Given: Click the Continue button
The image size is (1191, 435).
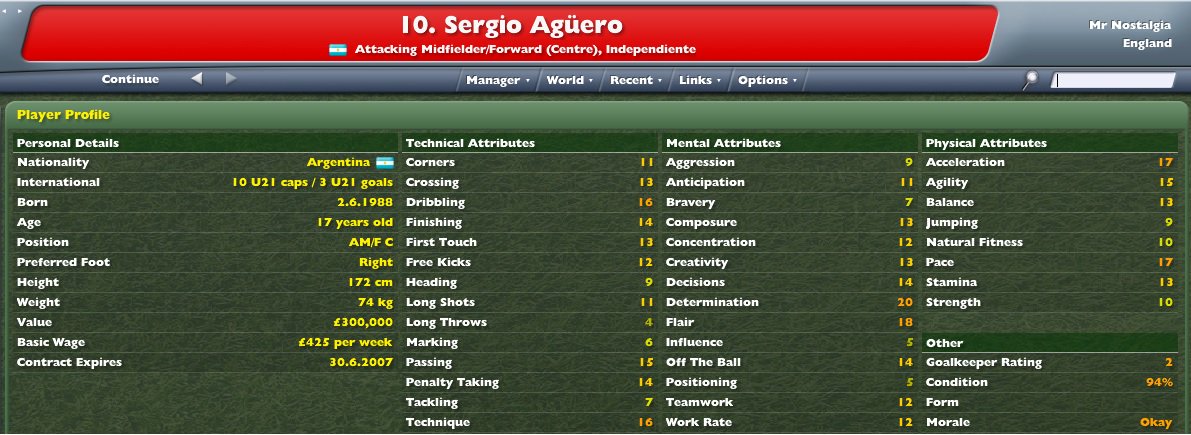Looking at the screenshot, I should point(130,80).
